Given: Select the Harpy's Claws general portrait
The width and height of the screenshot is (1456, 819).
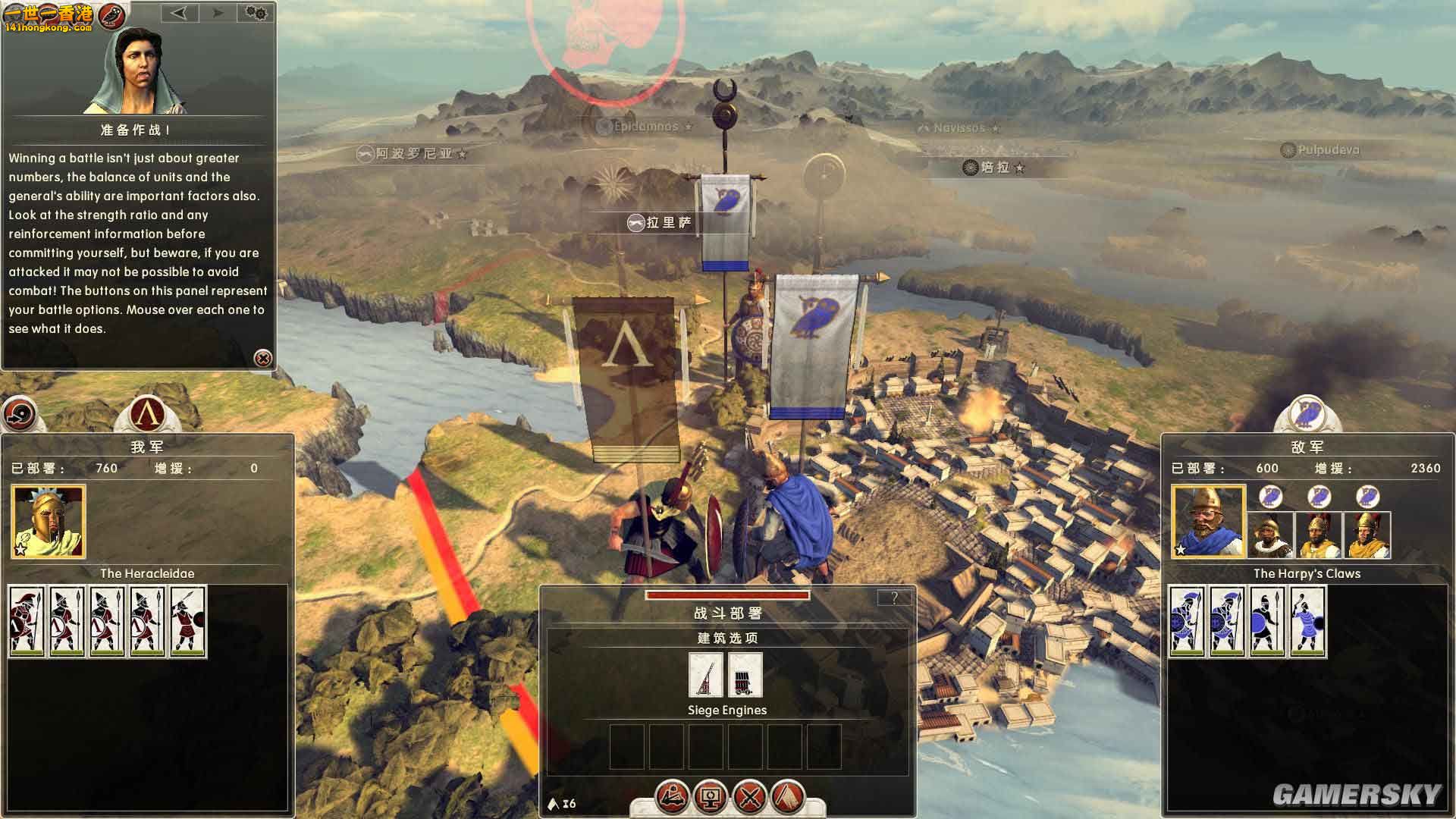Looking at the screenshot, I should coord(1208,522).
